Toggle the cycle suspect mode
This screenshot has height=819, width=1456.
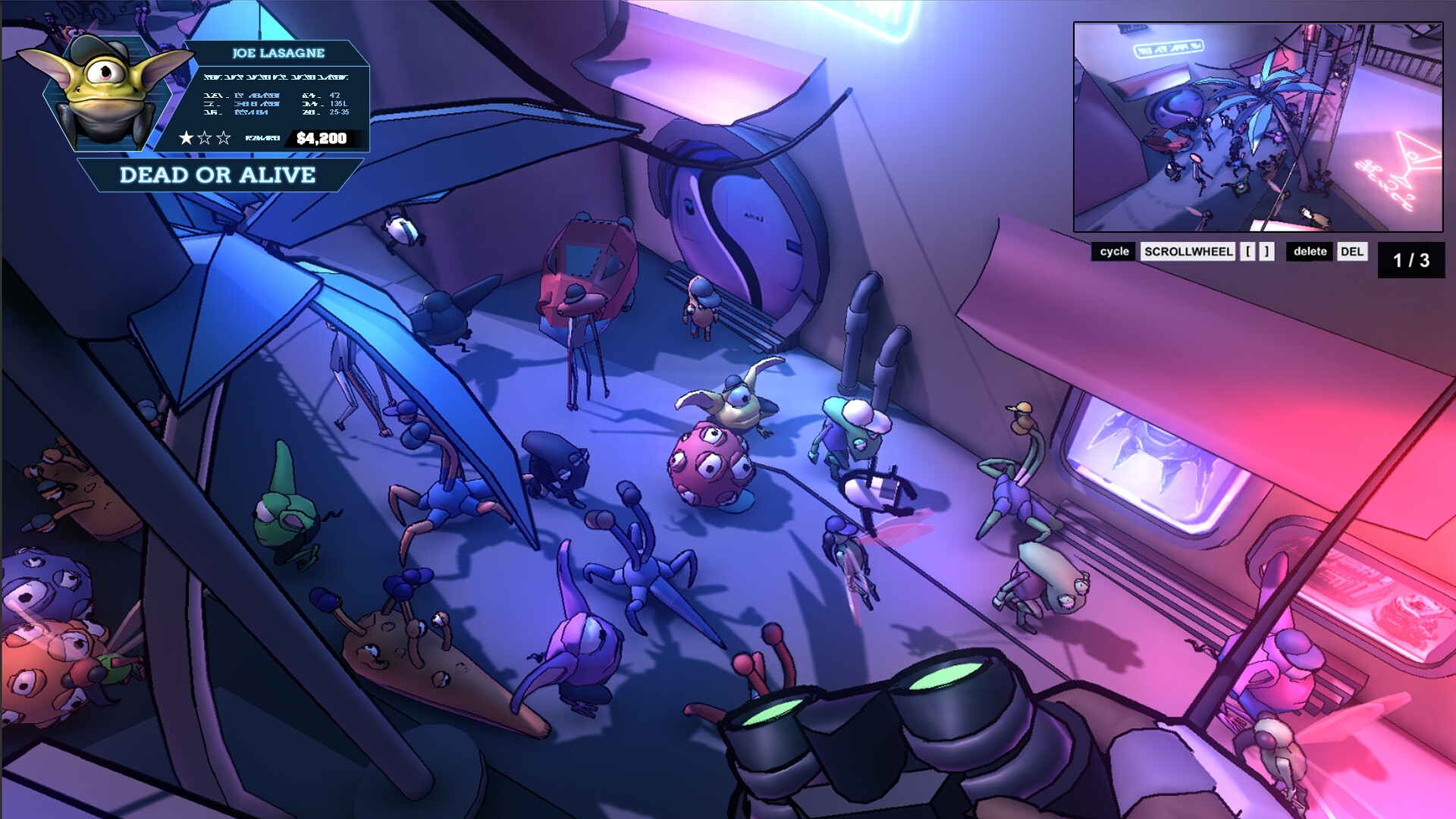coord(1114,251)
